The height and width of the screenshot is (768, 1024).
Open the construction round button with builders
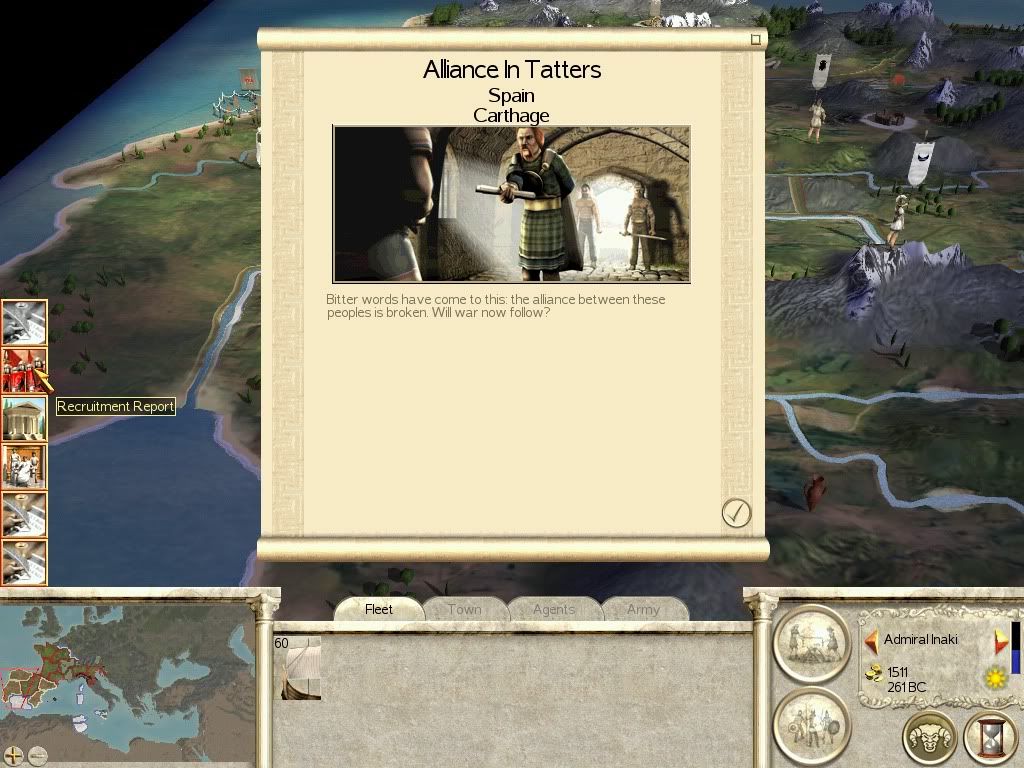(x=811, y=642)
